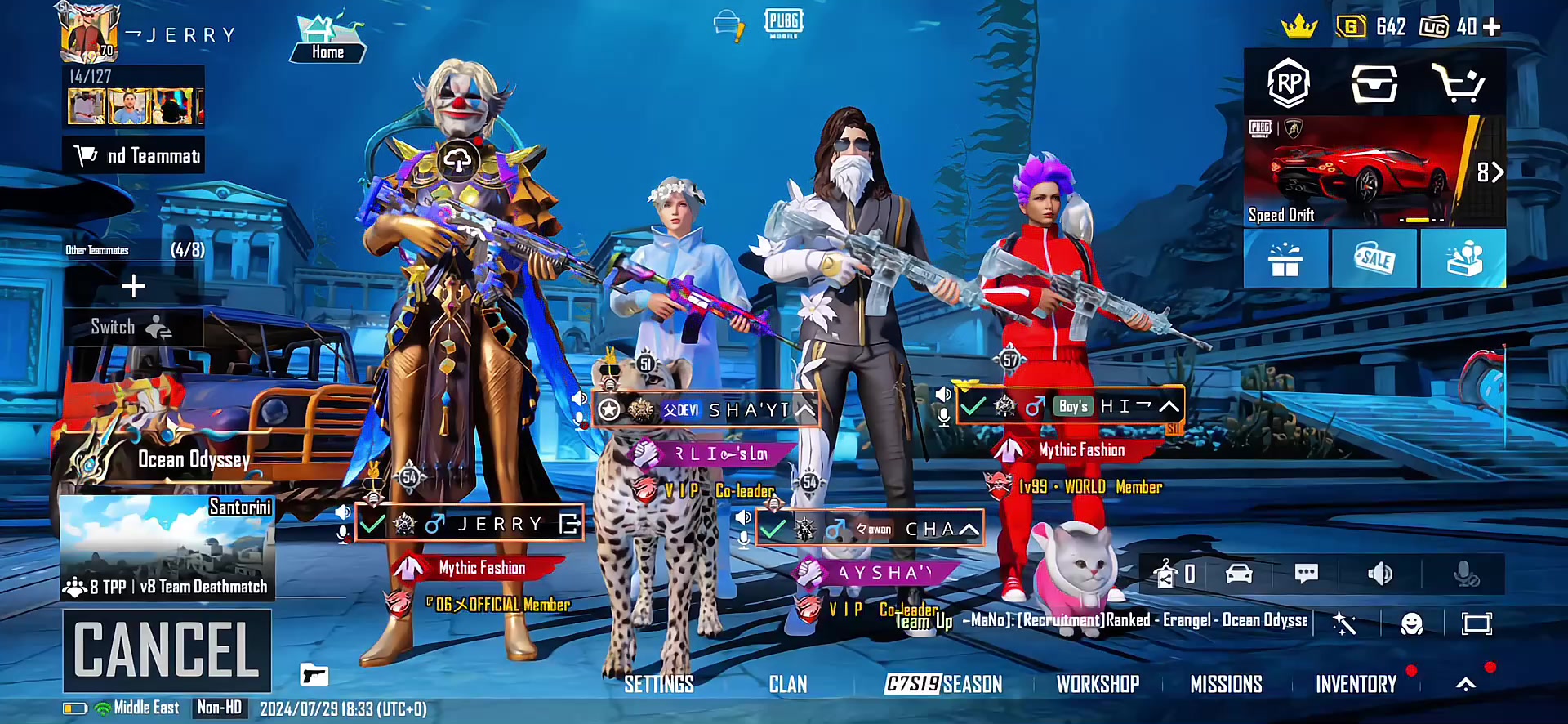Click the Switch teammates button
Screen dimensions: 1568x724
(x=132, y=328)
